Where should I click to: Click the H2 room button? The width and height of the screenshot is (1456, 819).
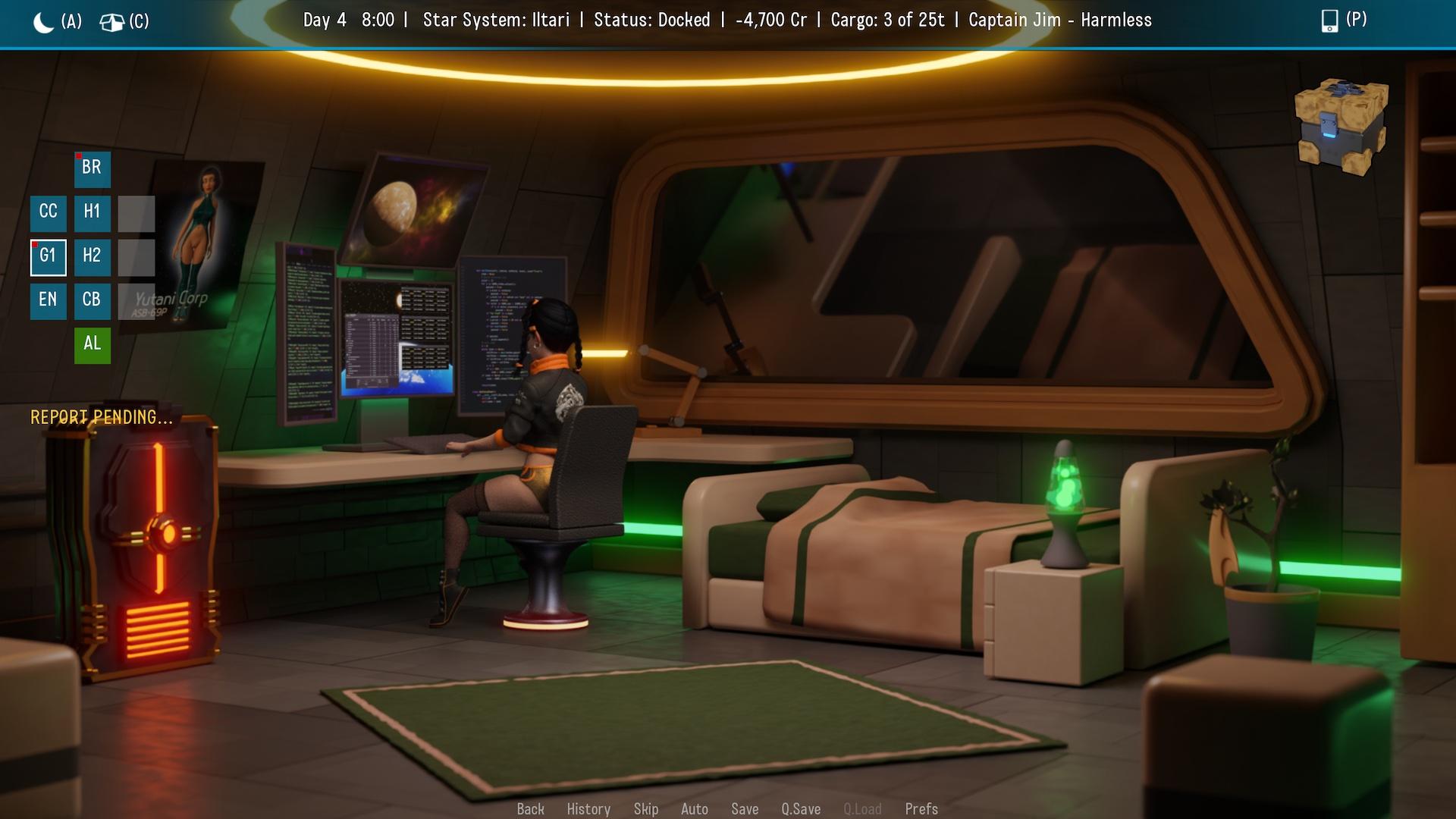[x=92, y=257]
